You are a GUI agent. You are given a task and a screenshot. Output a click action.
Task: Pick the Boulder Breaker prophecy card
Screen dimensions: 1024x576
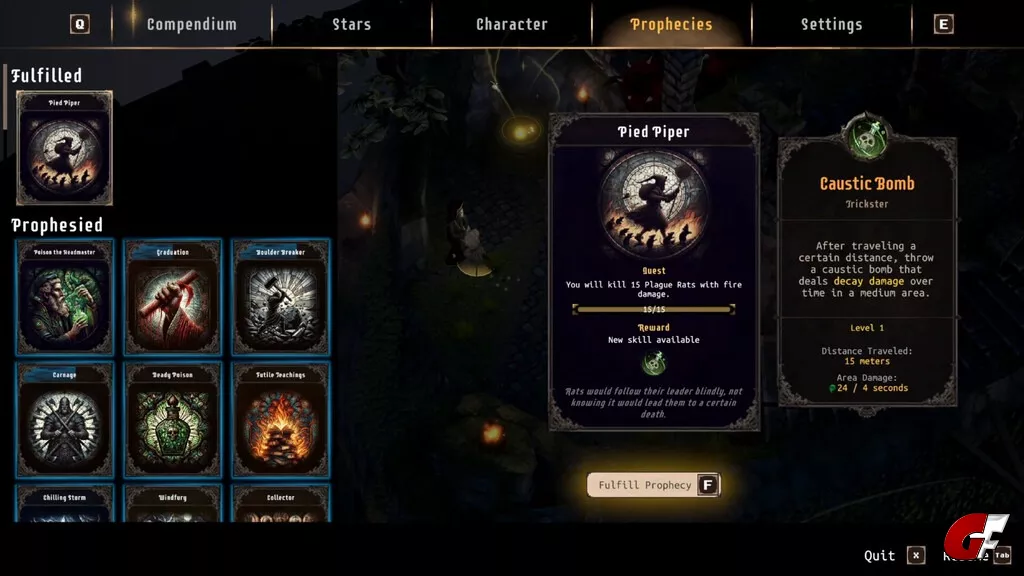point(281,297)
